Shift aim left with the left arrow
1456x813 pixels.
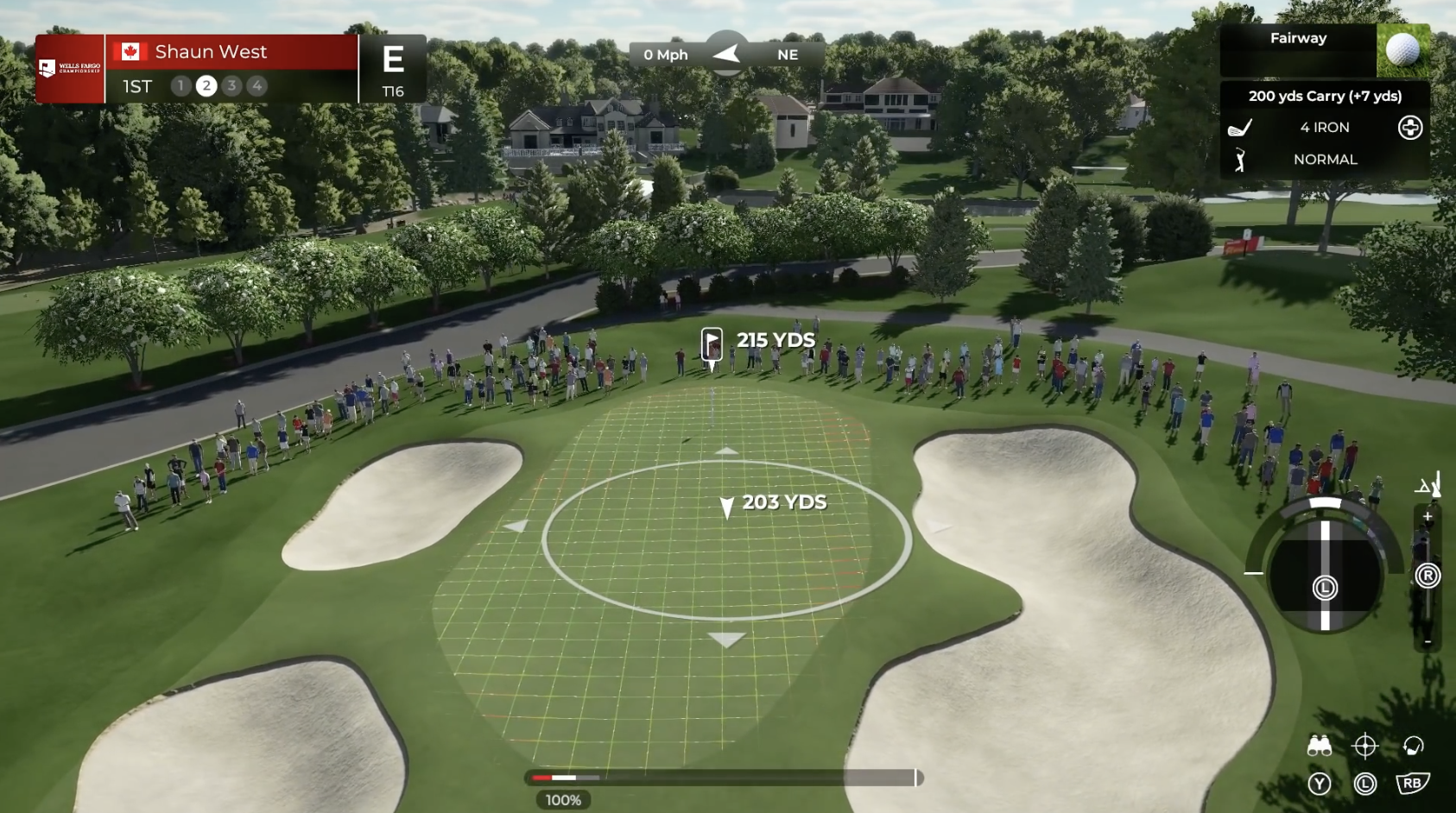[516, 526]
